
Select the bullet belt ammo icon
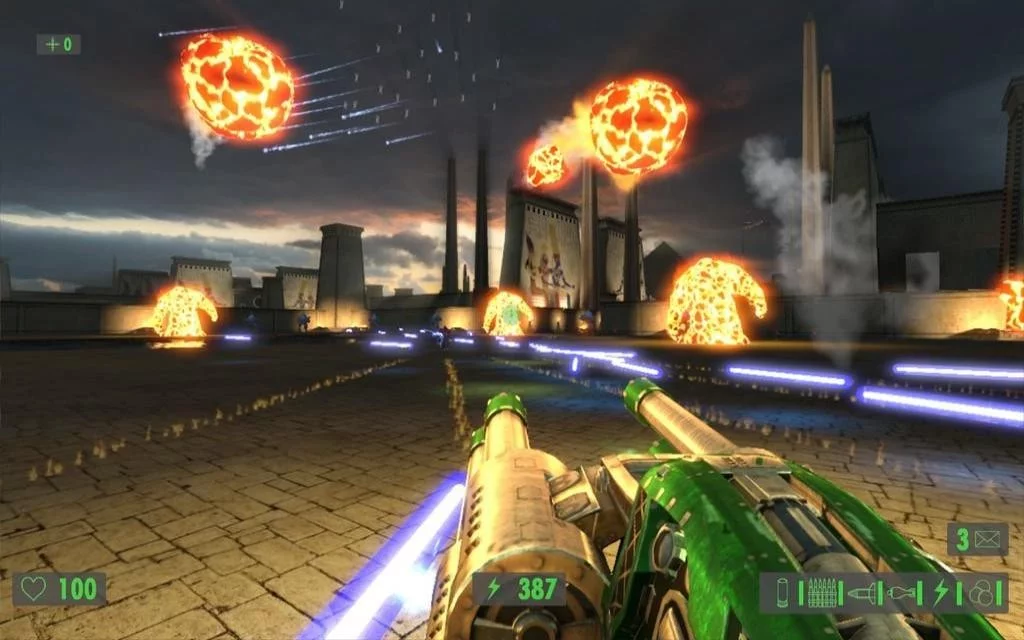[822, 592]
